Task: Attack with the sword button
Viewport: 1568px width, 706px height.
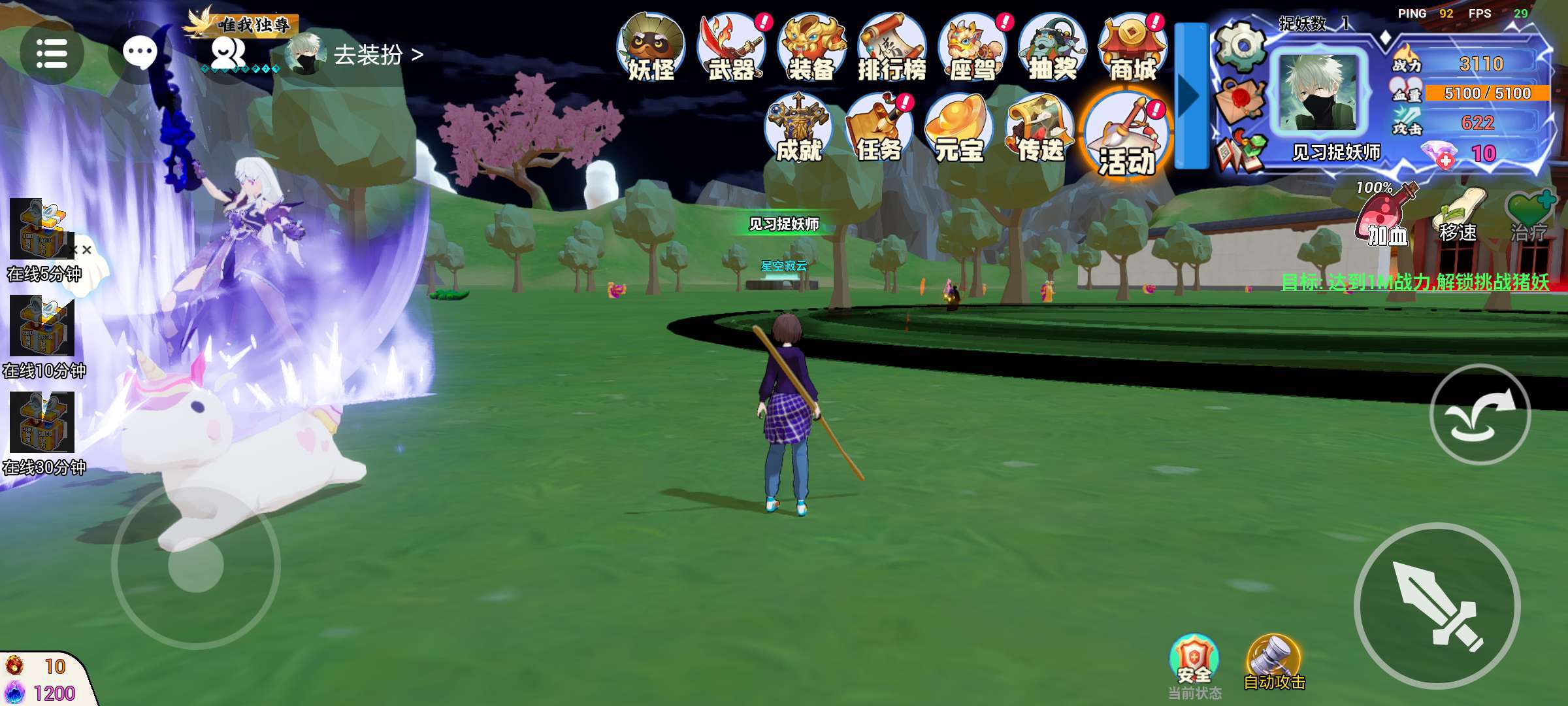Action: 1437,605
